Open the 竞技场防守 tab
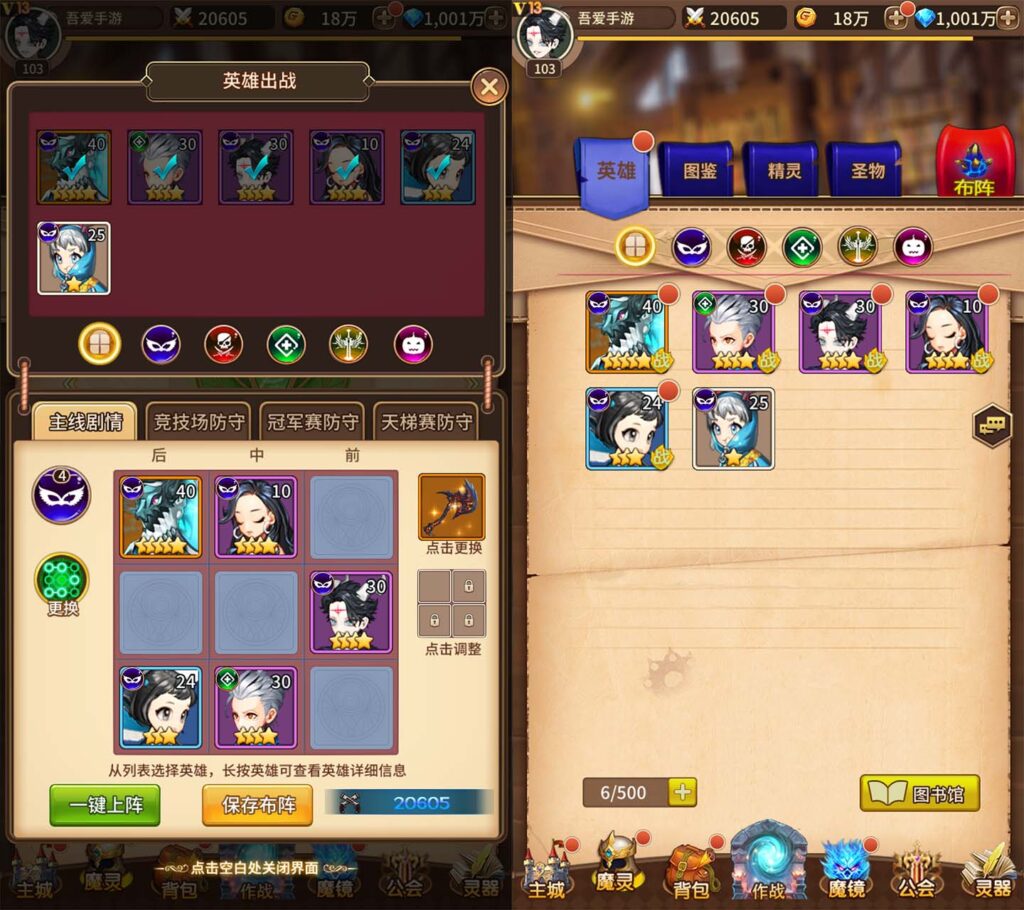This screenshot has width=1024, height=910. coord(199,422)
